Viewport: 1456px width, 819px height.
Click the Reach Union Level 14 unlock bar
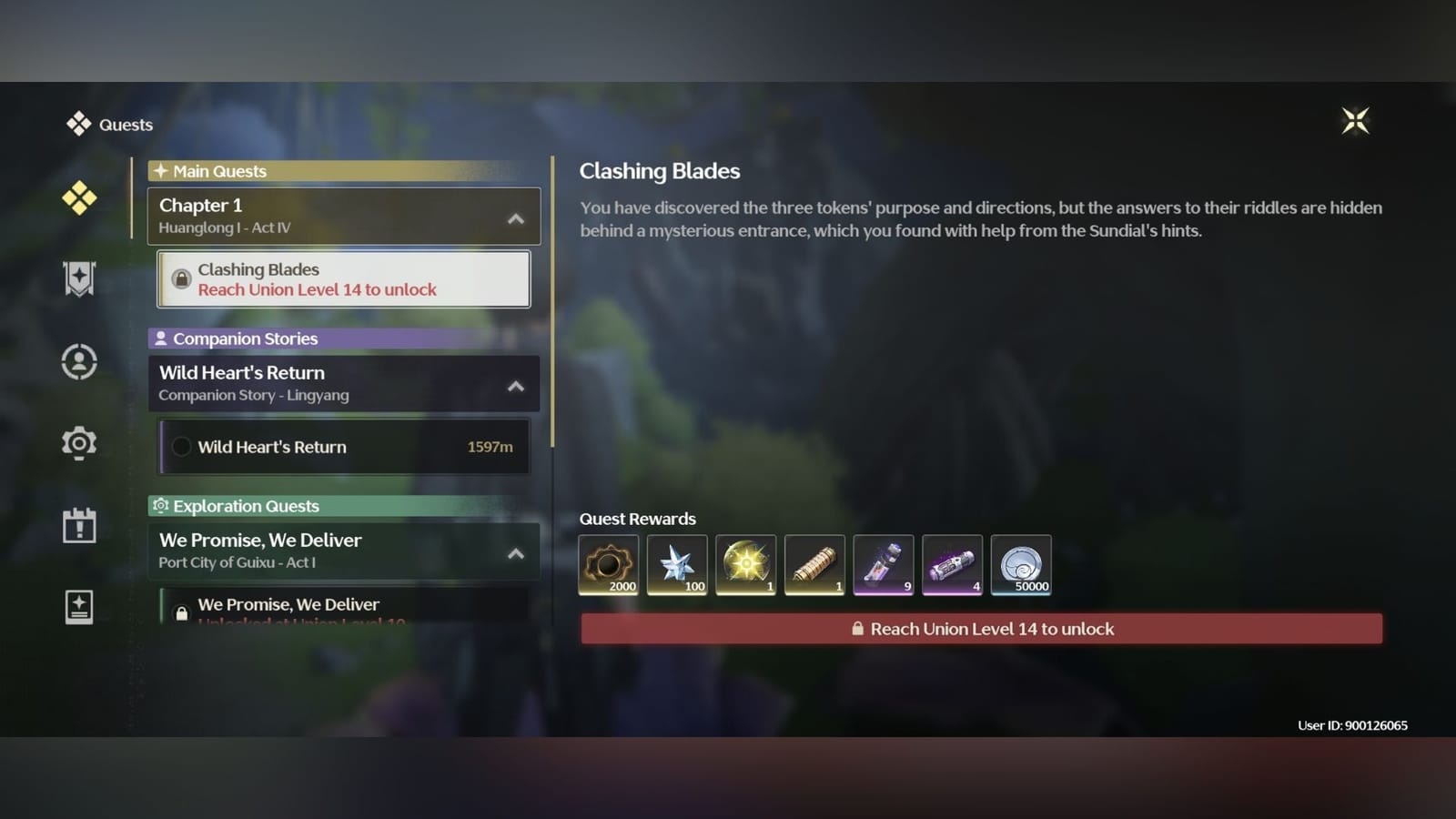pos(981,628)
